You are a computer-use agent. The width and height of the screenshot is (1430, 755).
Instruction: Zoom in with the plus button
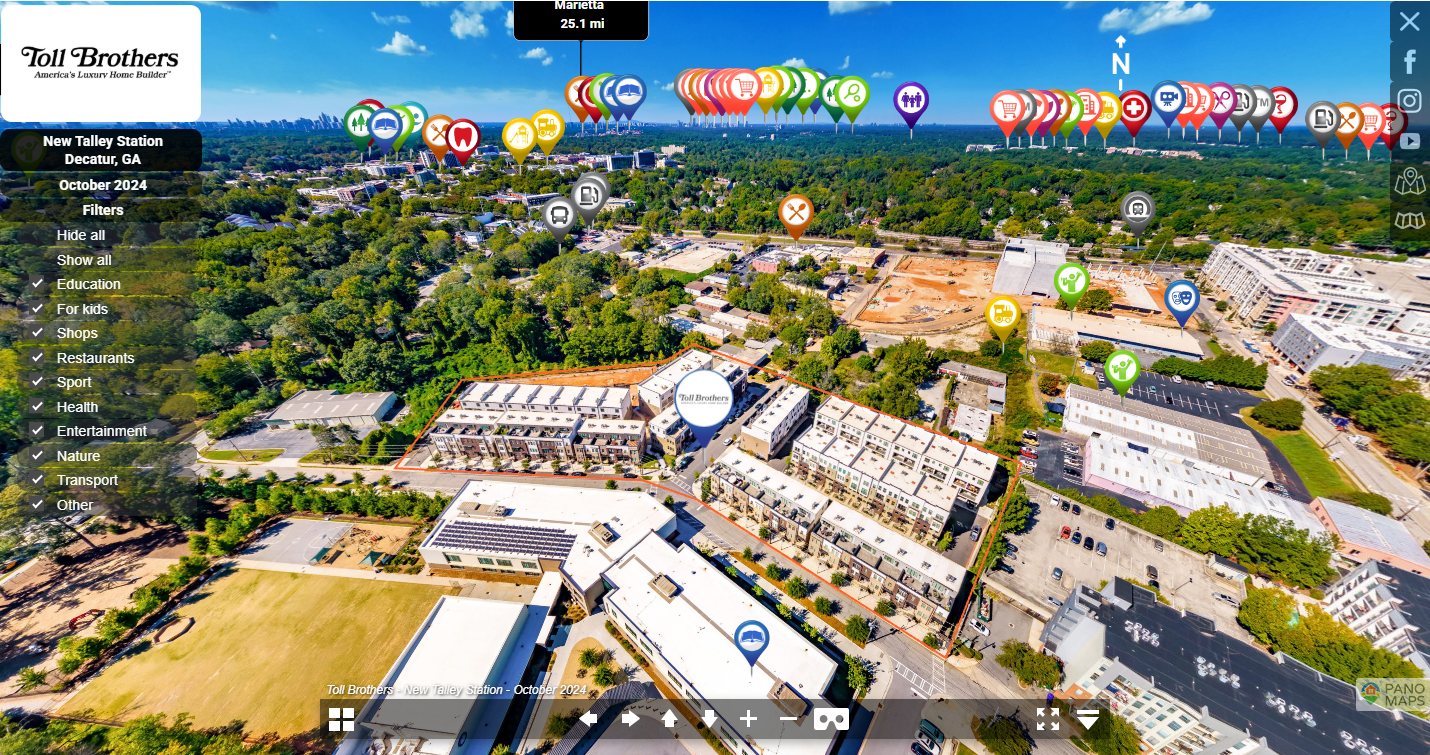(x=749, y=719)
